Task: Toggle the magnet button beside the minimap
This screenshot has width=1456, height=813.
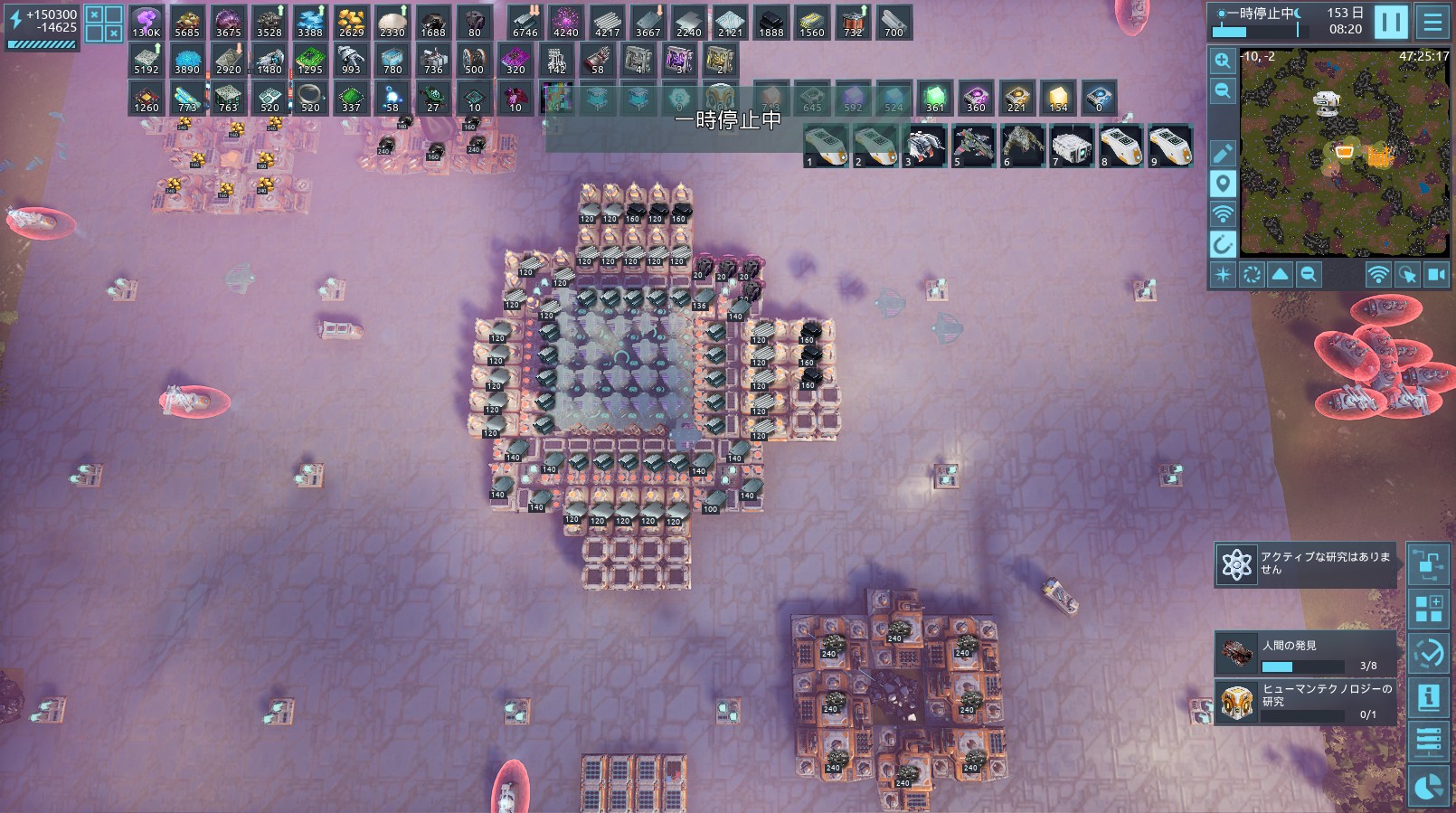Action: coord(1223,244)
